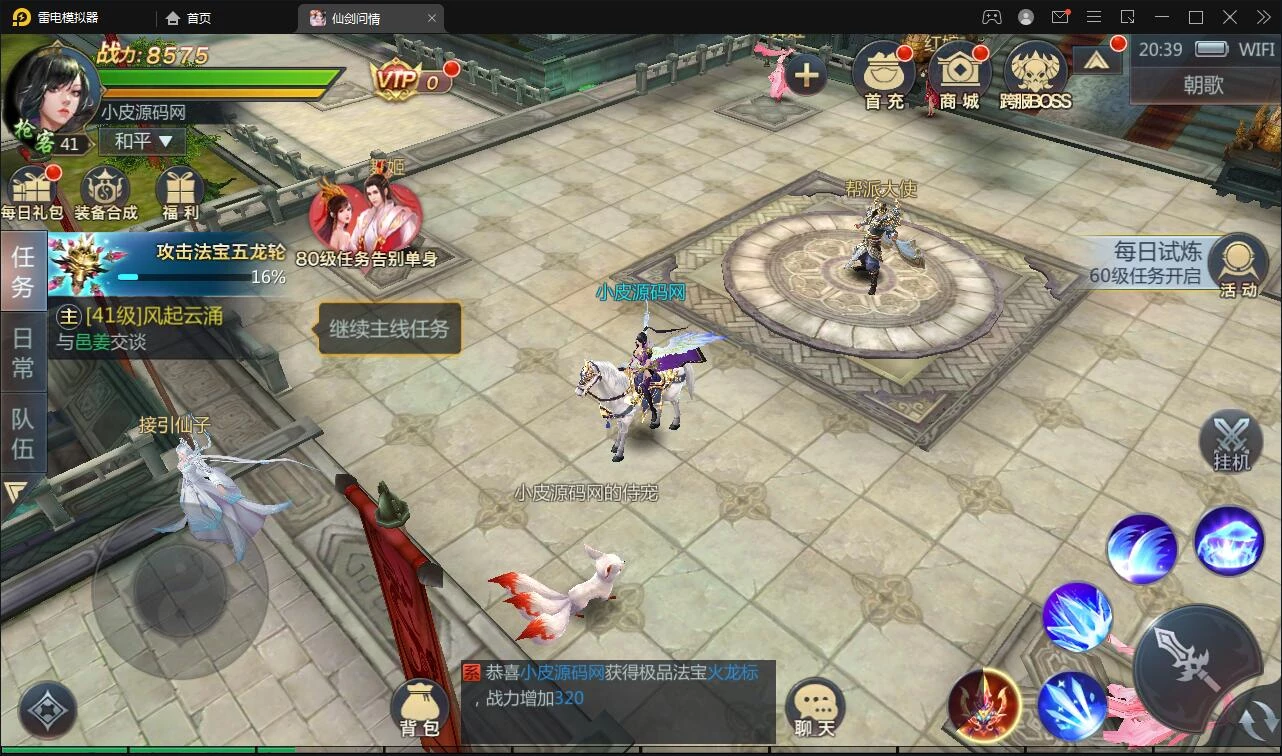Switch to the 首页 emulator tab
This screenshot has width=1282, height=756.
(x=189, y=18)
